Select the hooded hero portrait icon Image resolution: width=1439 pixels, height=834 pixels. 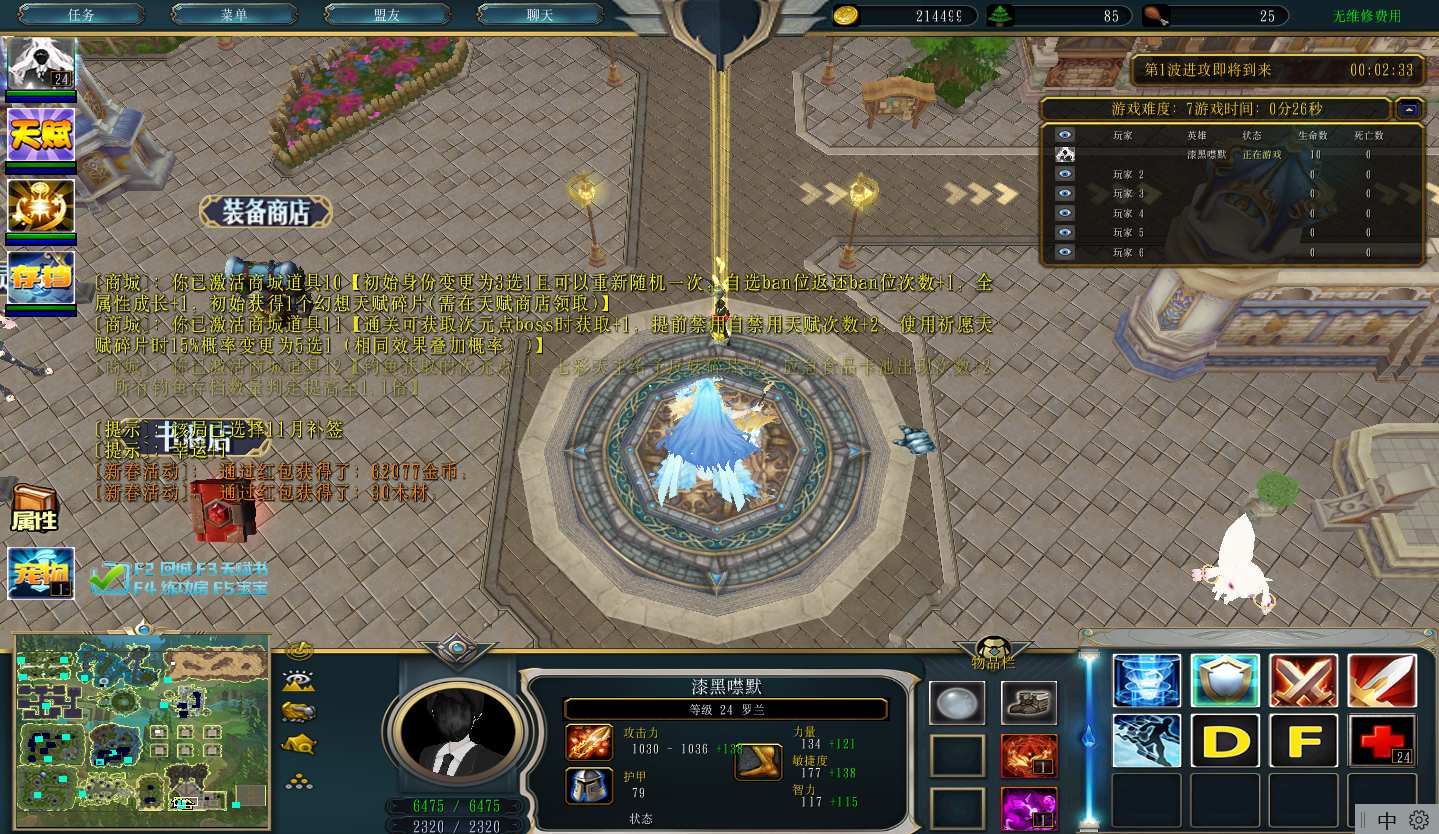point(41,65)
